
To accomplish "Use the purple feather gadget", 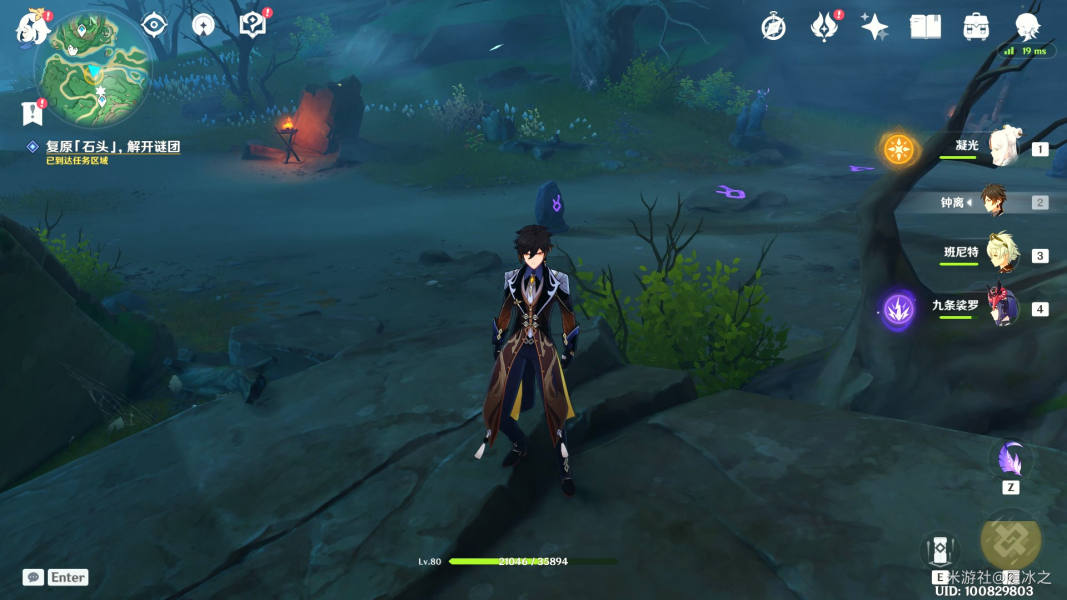I will coord(1009,460).
